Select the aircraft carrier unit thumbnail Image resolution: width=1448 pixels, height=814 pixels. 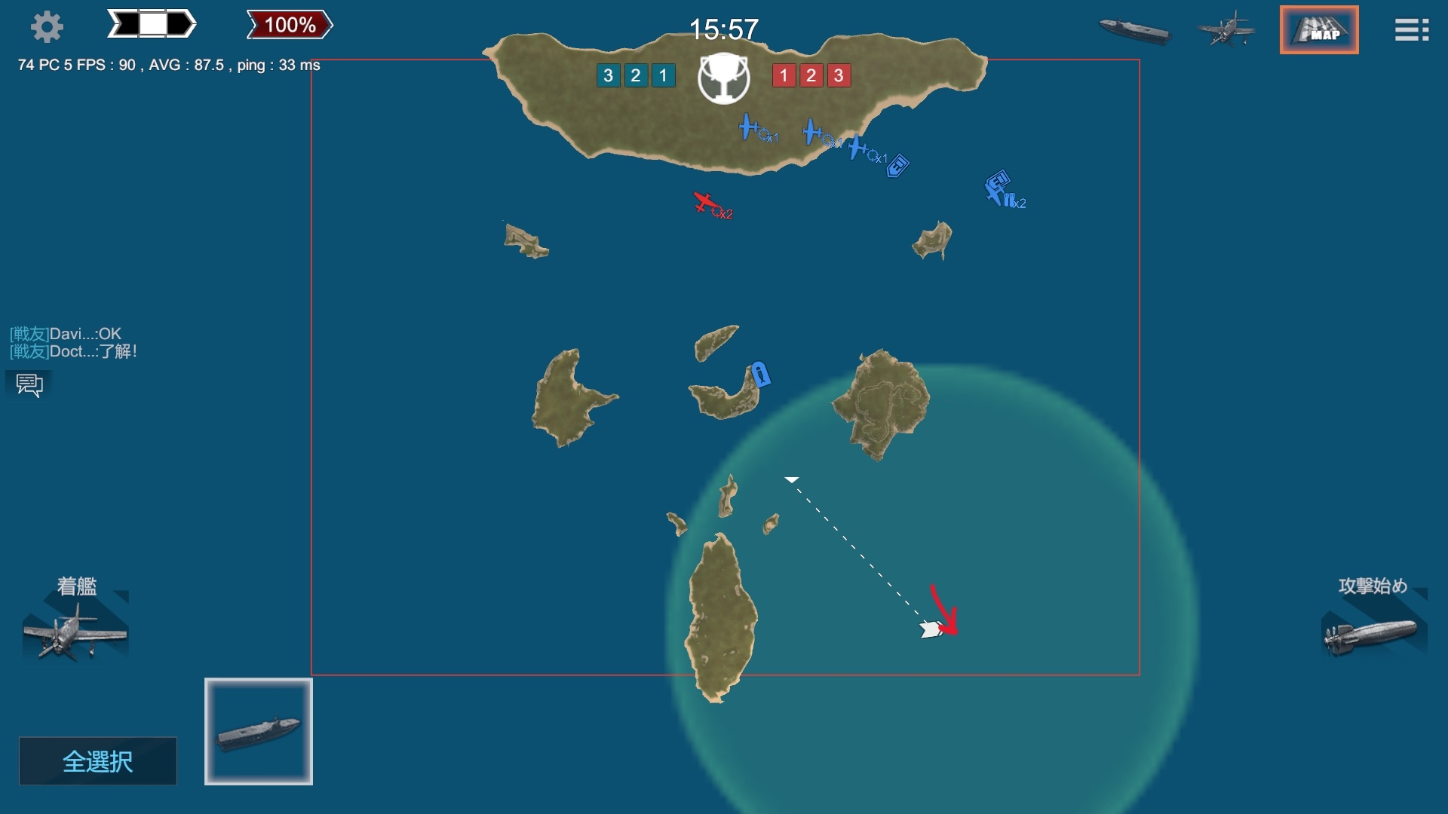[x=259, y=731]
